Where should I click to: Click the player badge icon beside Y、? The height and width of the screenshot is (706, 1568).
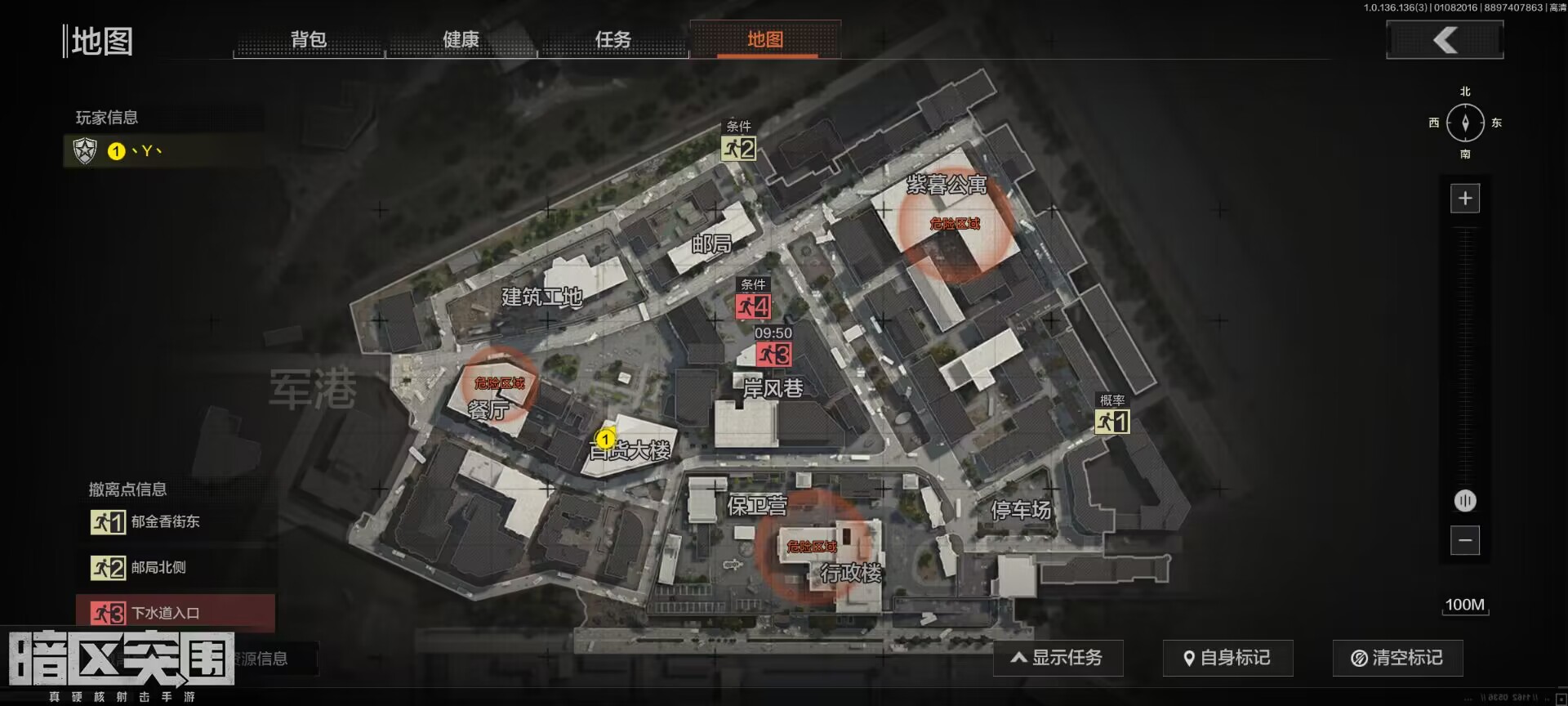click(x=85, y=151)
